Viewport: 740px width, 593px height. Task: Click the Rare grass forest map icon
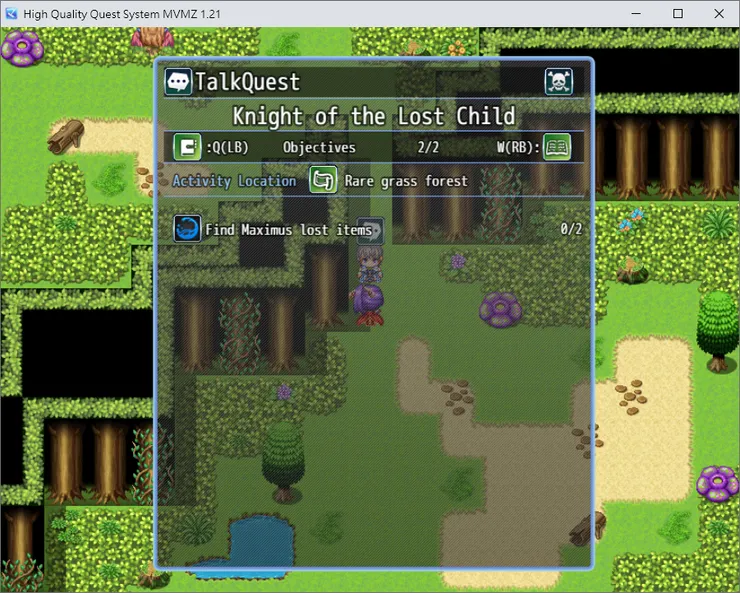[x=322, y=181]
